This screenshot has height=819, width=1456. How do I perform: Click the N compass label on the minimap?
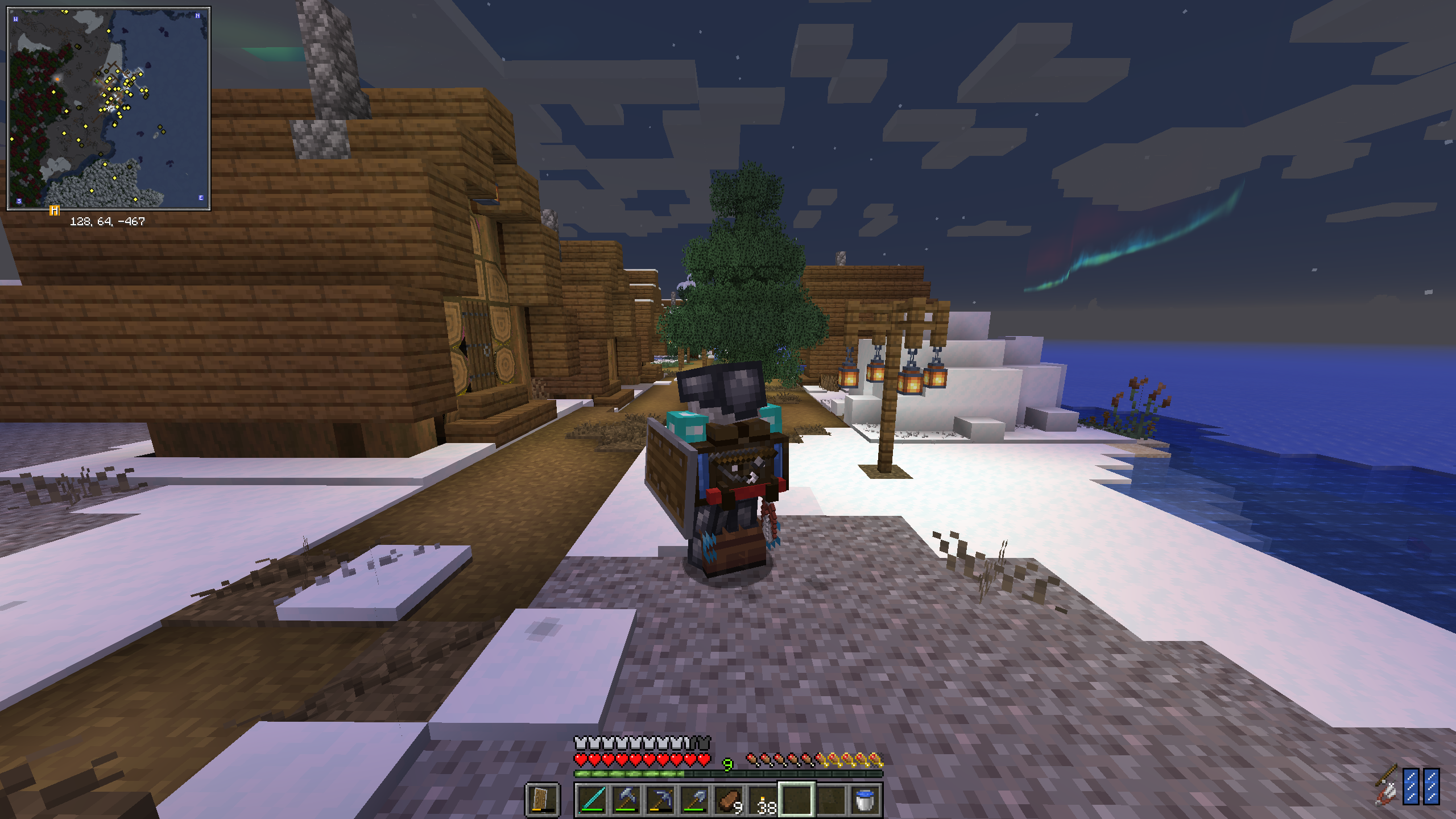click(x=198, y=16)
